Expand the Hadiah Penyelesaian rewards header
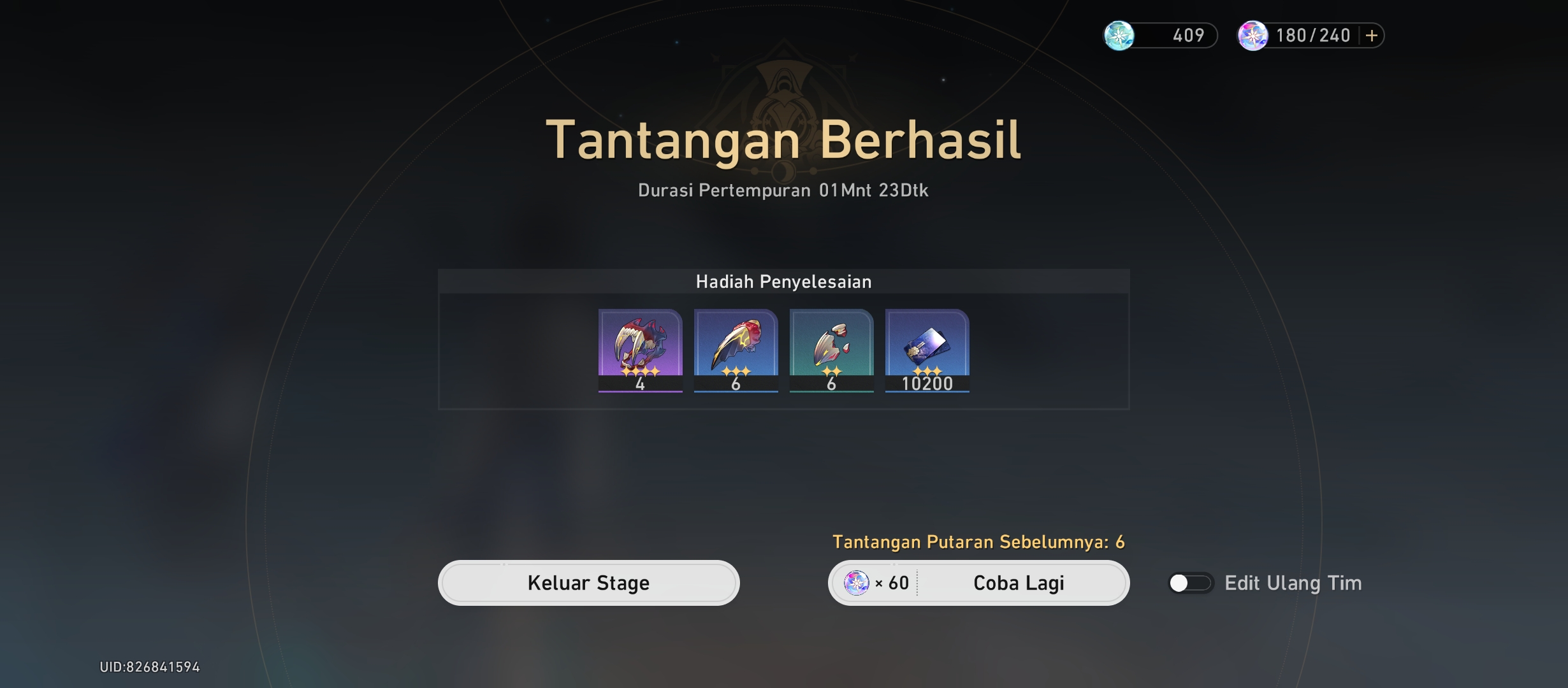1568x688 pixels. pos(784,281)
